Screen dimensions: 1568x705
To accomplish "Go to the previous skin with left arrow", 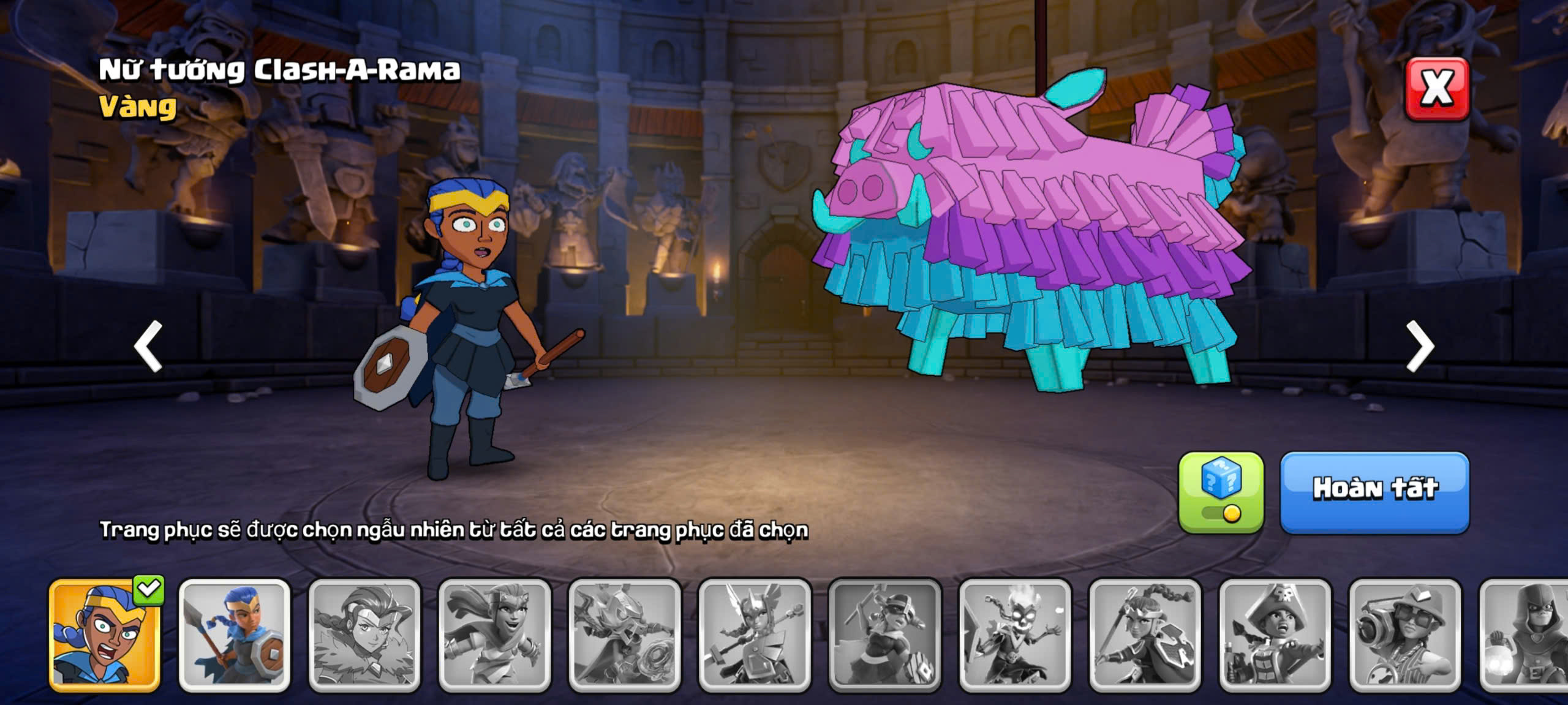I will pos(148,346).
